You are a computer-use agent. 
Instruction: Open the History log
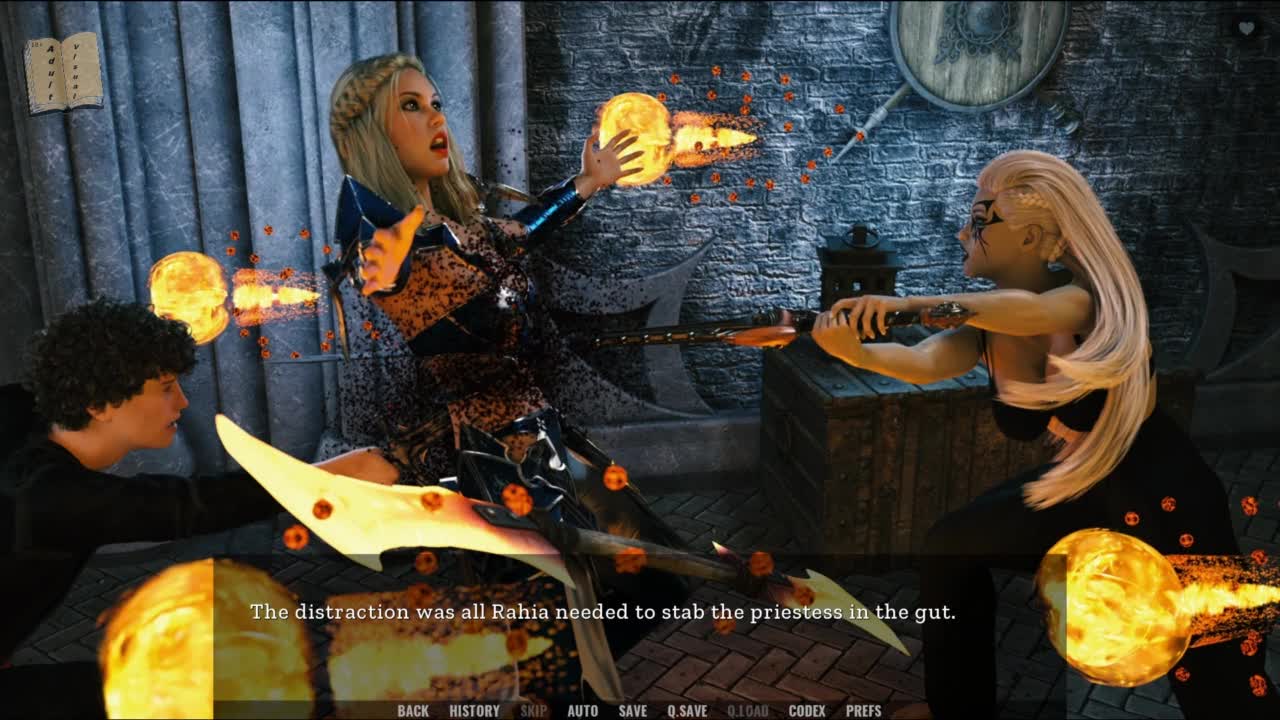click(474, 711)
